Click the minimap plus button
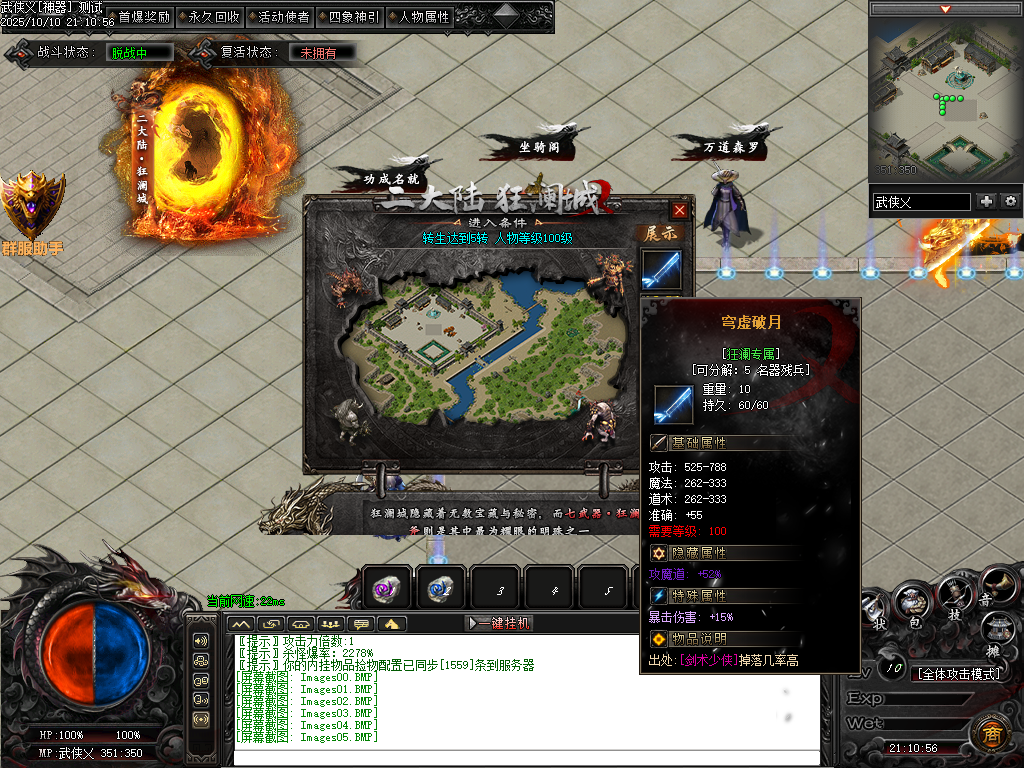This screenshot has width=1024, height=768. pyautogui.click(x=987, y=201)
